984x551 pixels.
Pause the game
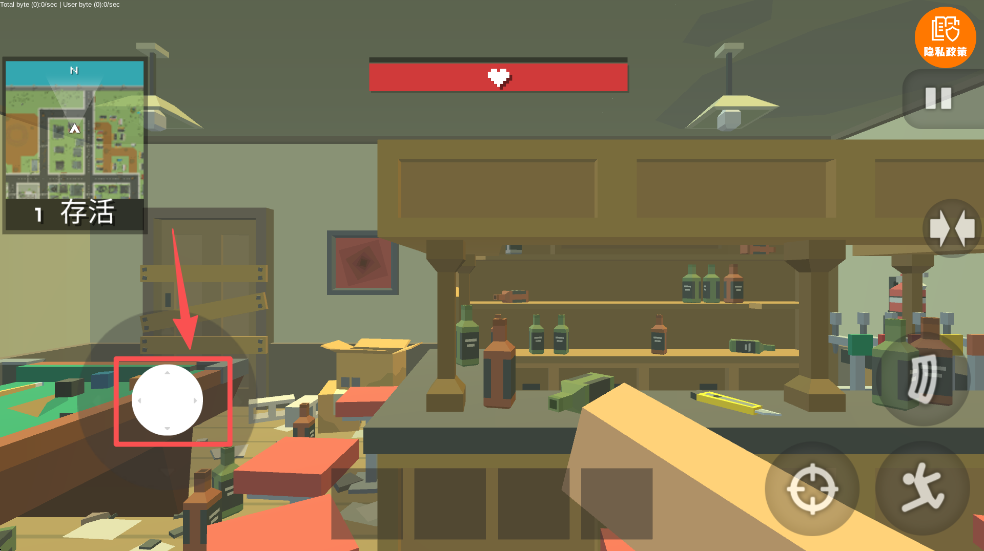(938, 98)
